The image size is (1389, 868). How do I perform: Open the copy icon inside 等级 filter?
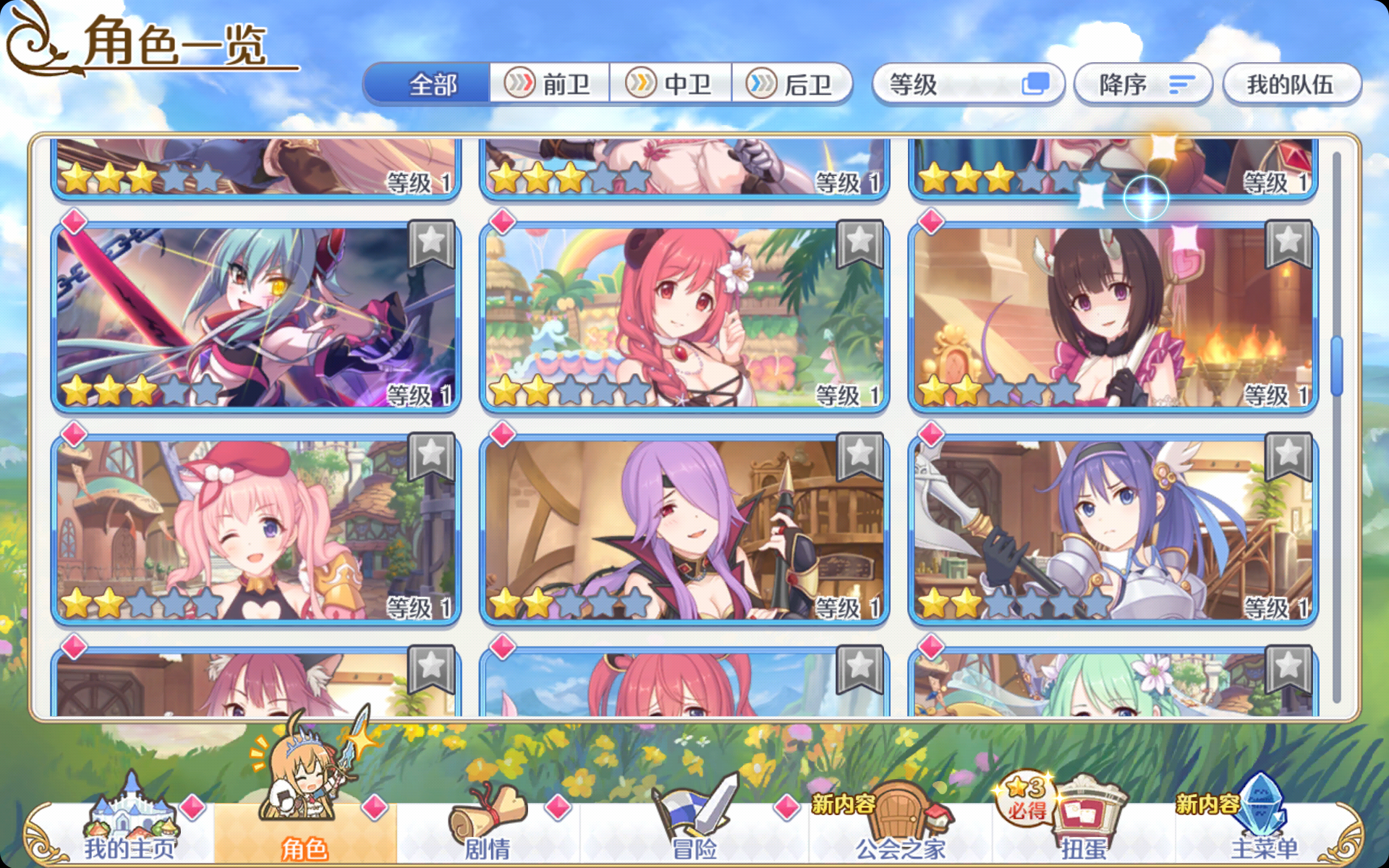[1037, 84]
